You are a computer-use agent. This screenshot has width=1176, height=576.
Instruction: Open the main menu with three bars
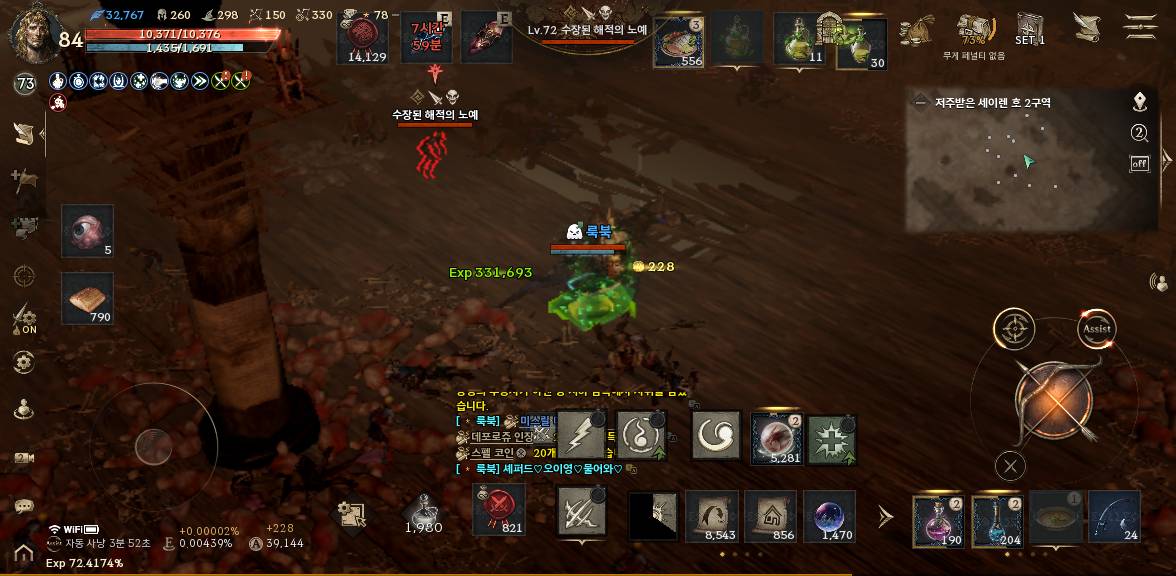point(1140,26)
